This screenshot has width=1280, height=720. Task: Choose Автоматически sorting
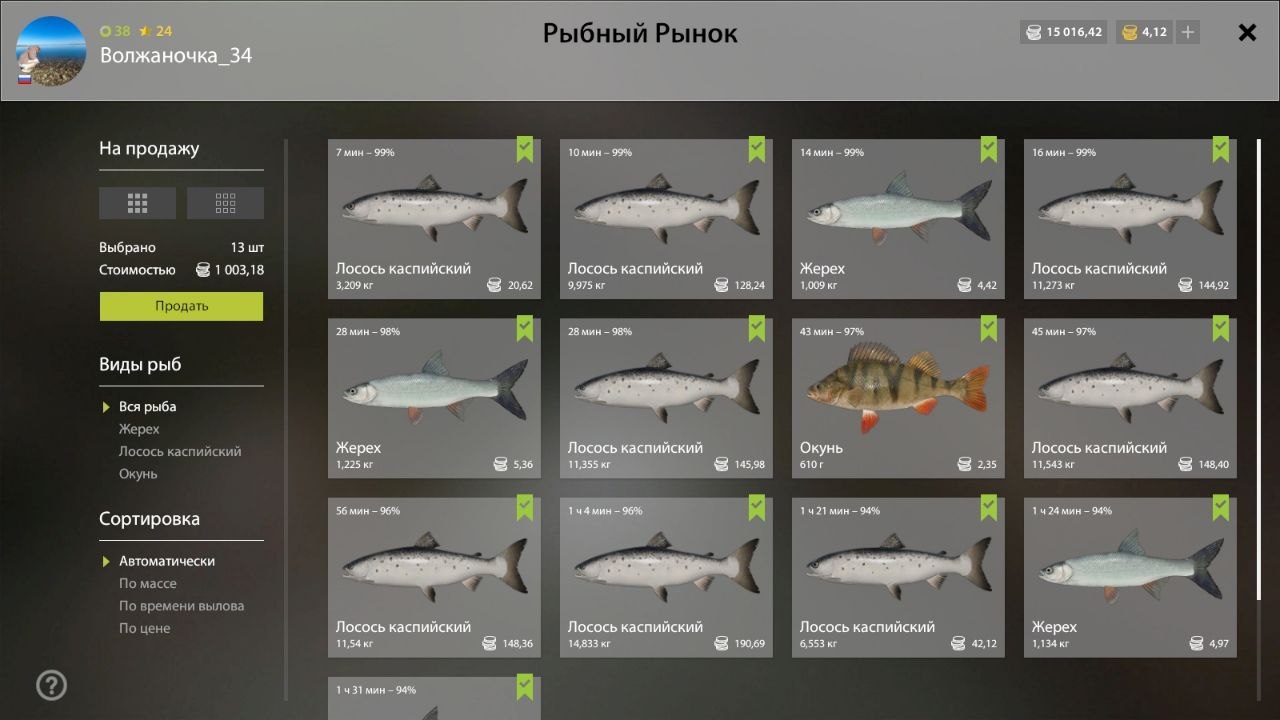click(x=166, y=561)
